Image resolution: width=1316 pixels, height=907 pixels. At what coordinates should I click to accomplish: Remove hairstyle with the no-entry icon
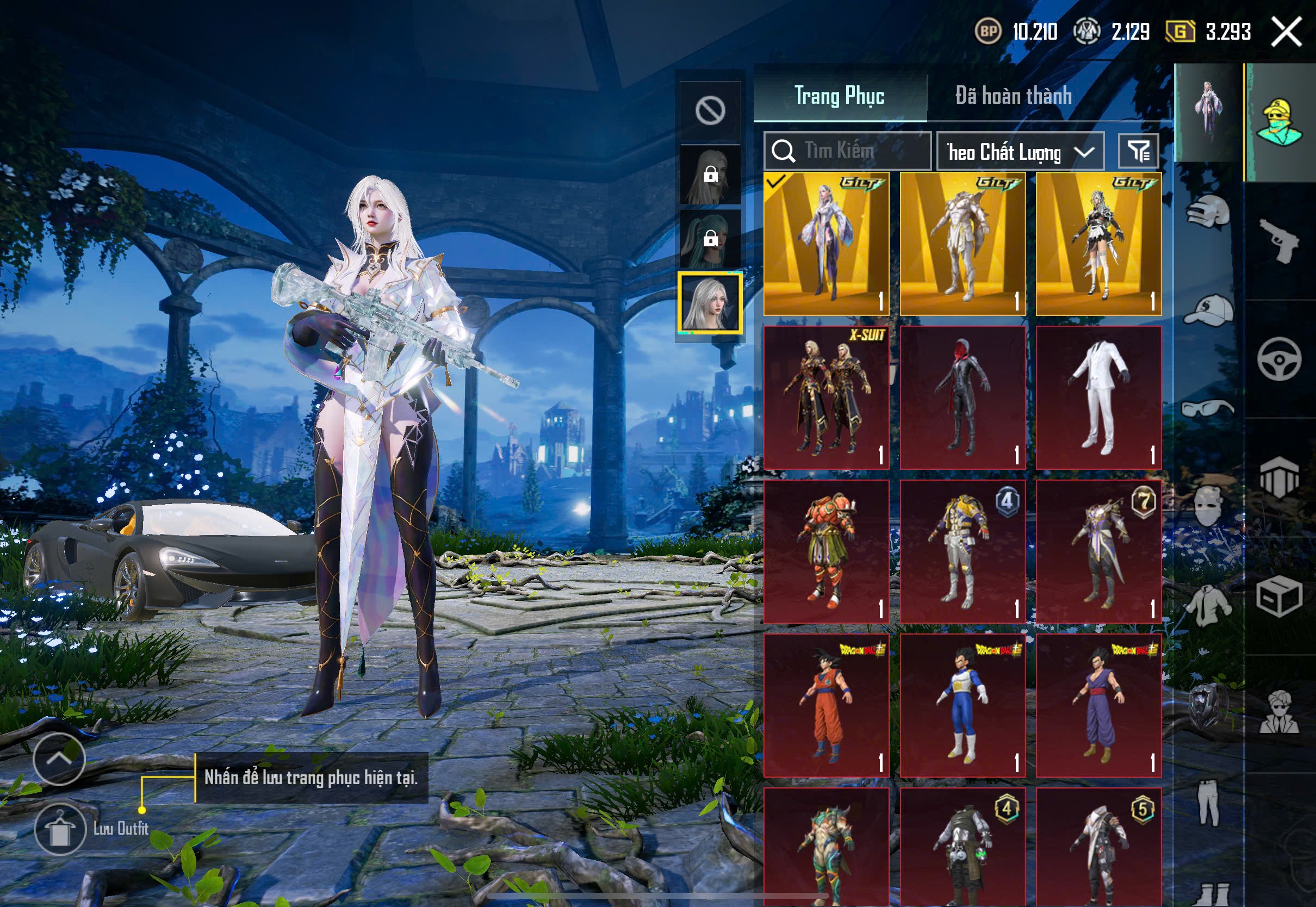tap(710, 110)
